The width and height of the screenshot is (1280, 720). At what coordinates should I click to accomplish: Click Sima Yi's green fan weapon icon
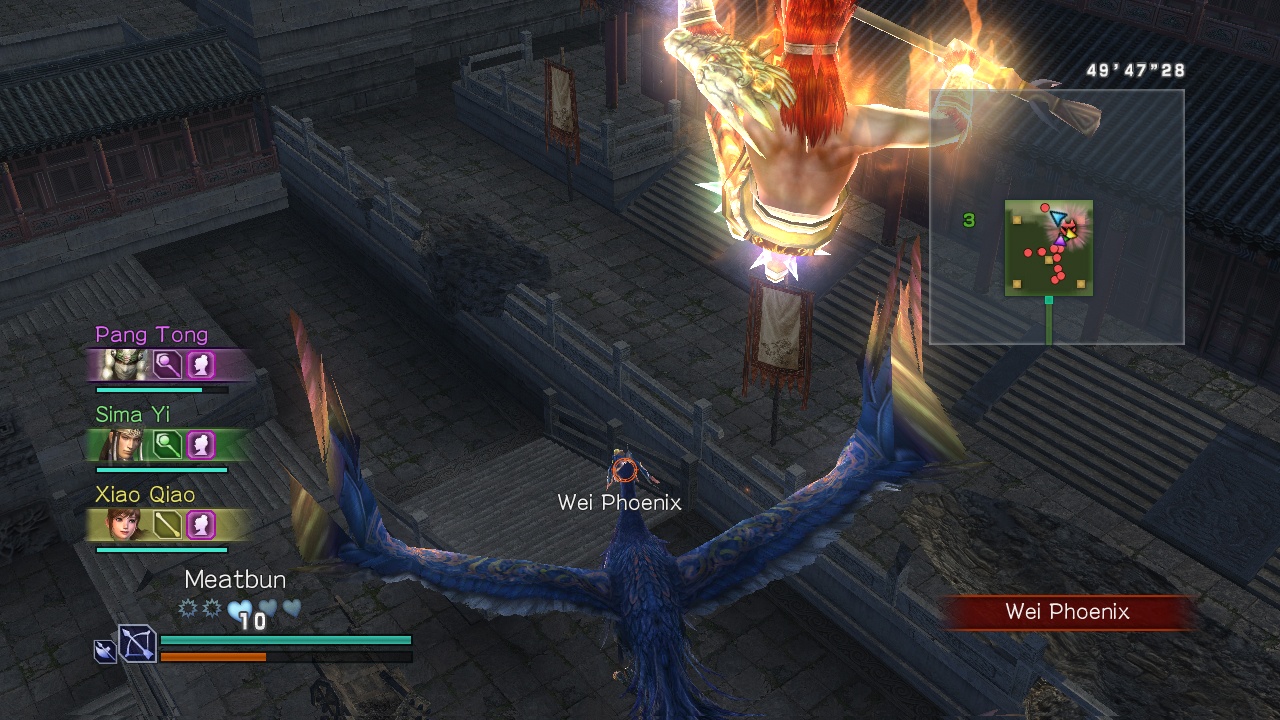[167, 444]
